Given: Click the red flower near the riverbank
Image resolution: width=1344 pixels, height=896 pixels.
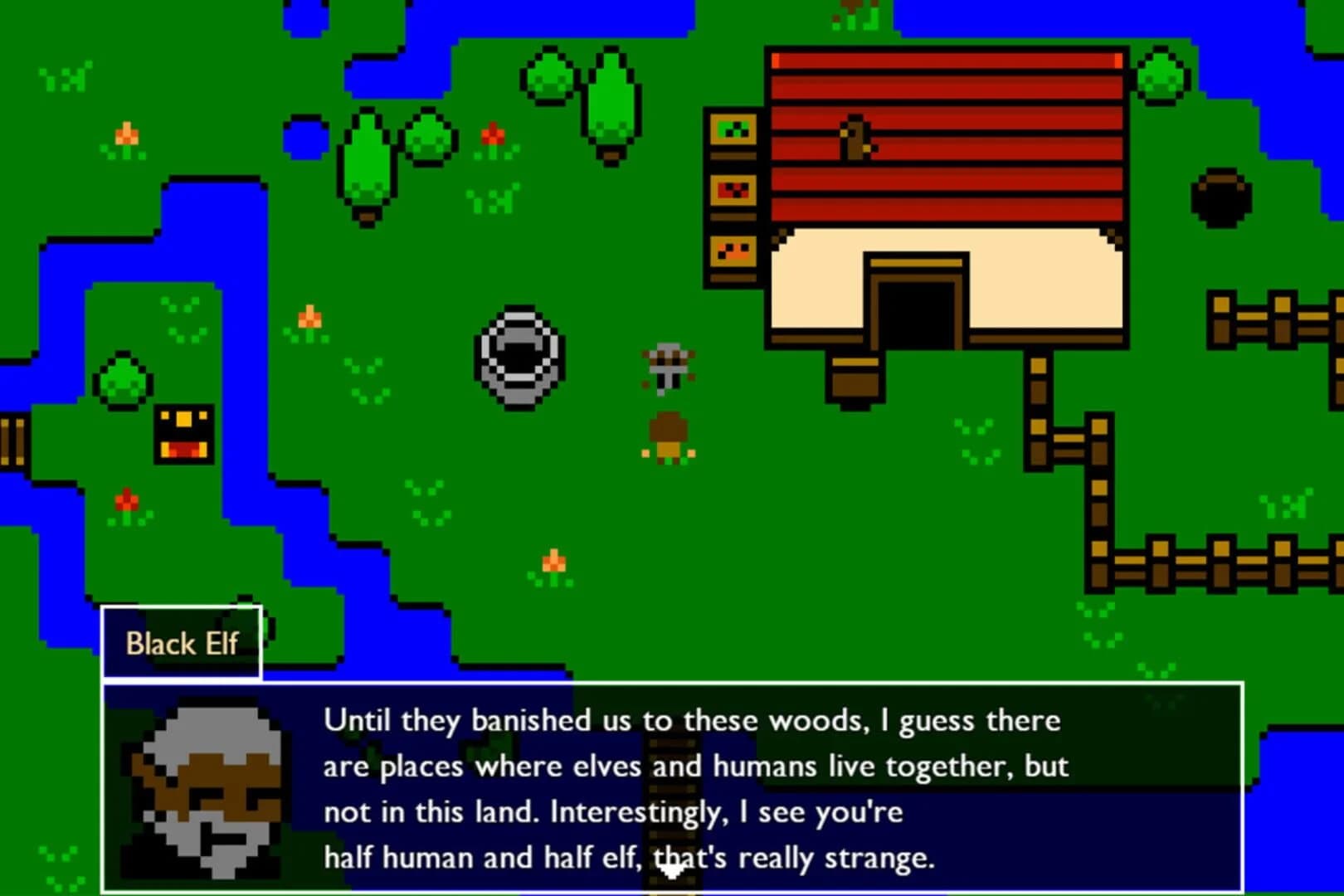Looking at the screenshot, I should pos(125,500).
